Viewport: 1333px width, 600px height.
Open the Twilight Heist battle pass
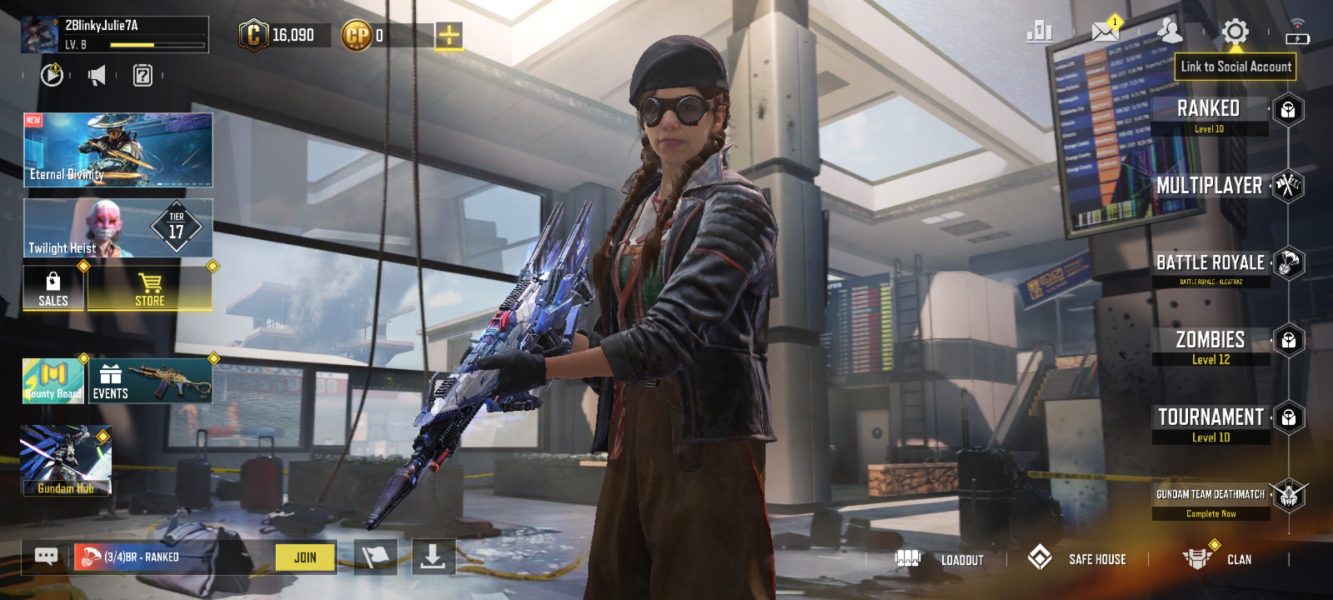click(118, 228)
